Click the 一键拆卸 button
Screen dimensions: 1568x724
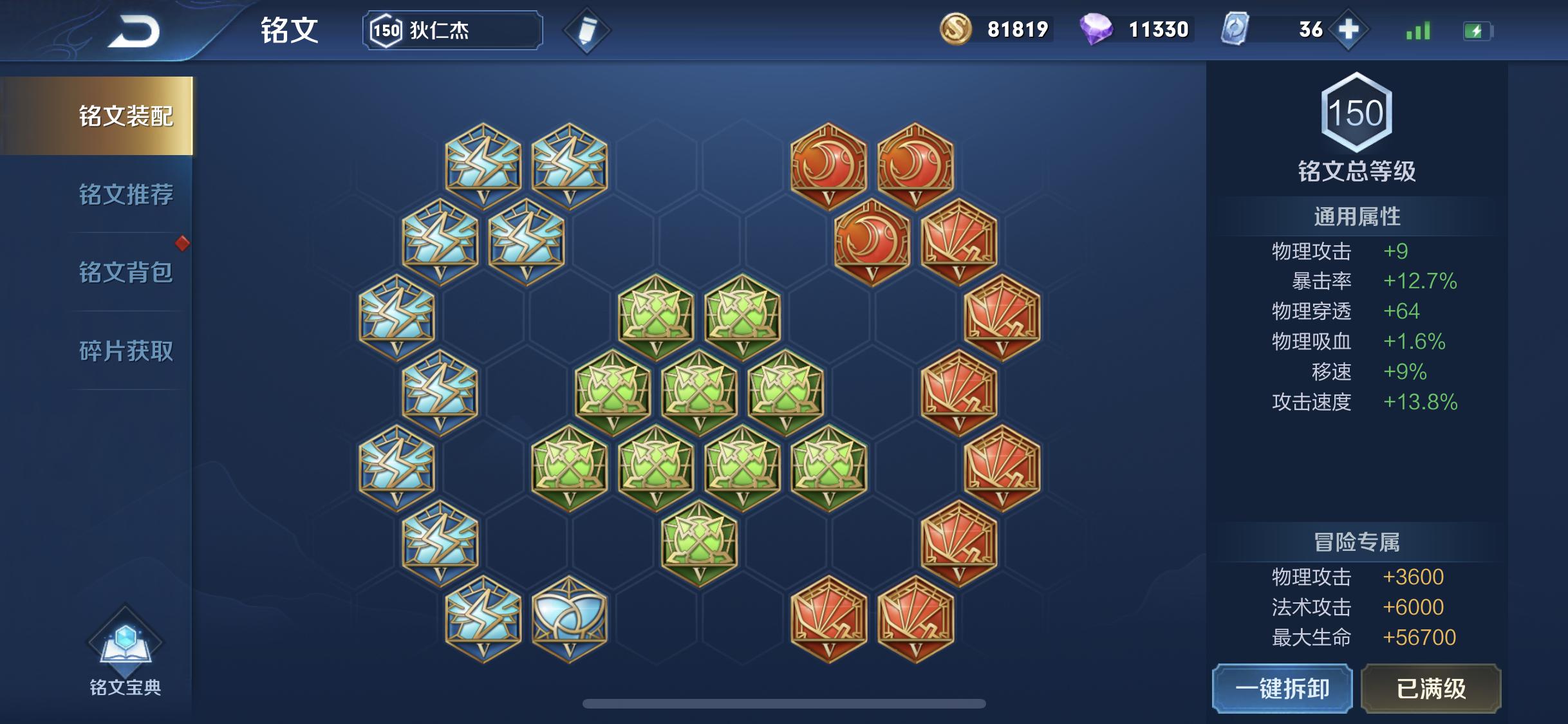[1282, 689]
